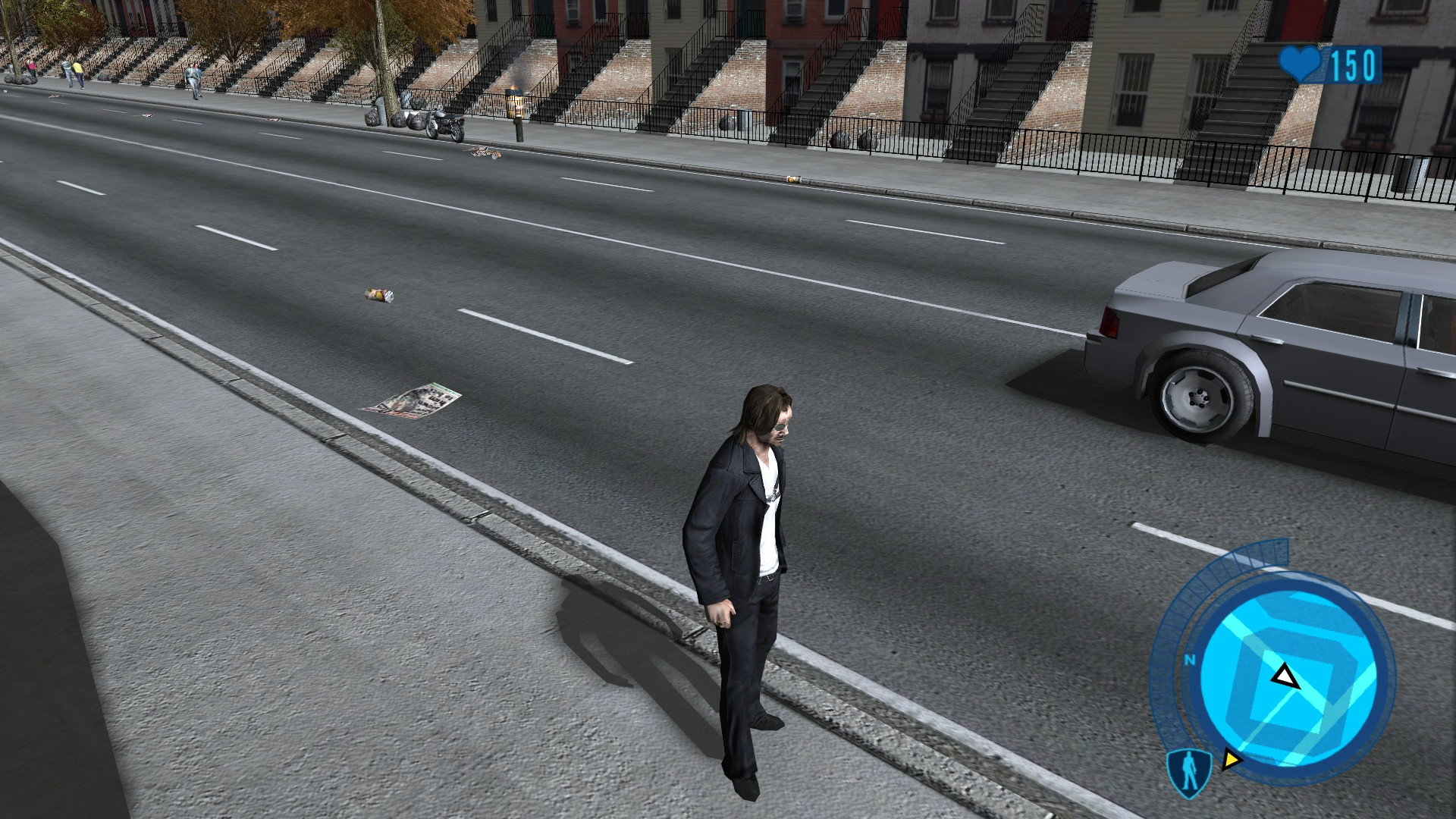1456x819 pixels.
Task: Click the discarded can on the road
Action: (x=379, y=296)
